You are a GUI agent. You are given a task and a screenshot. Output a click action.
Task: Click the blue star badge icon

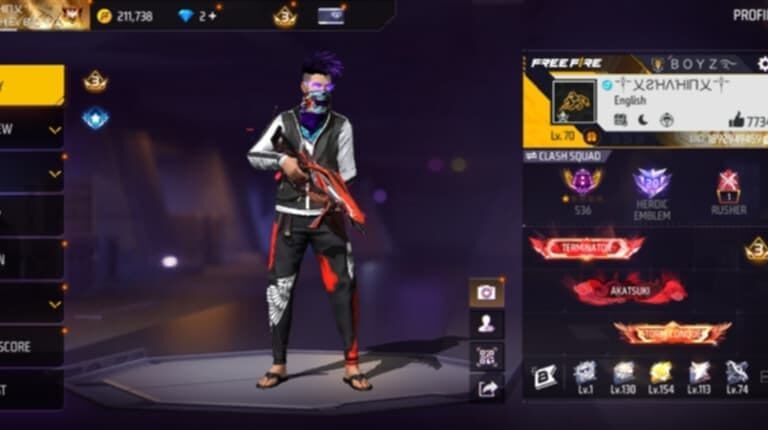(x=95, y=119)
